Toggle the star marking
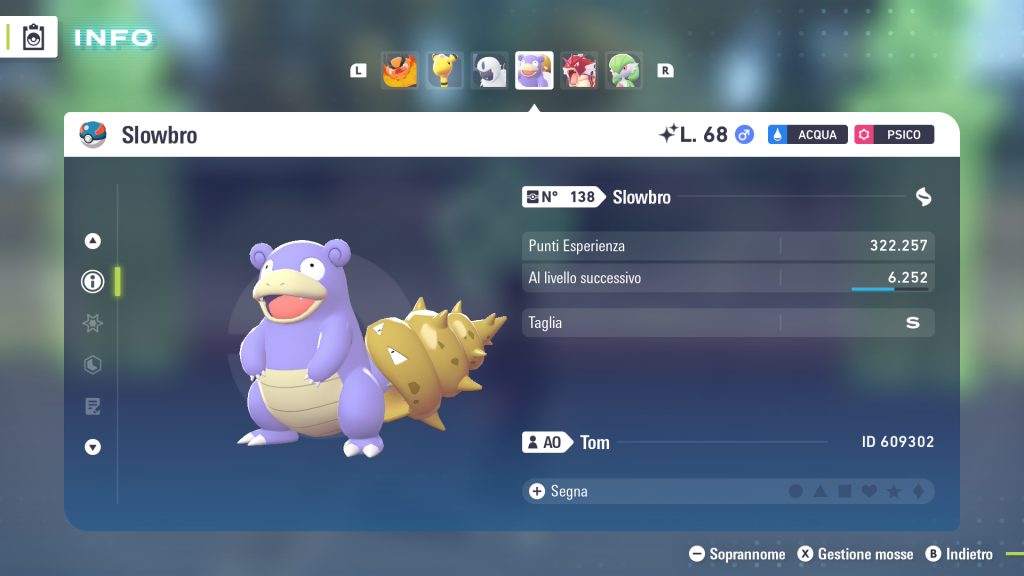 coord(893,492)
